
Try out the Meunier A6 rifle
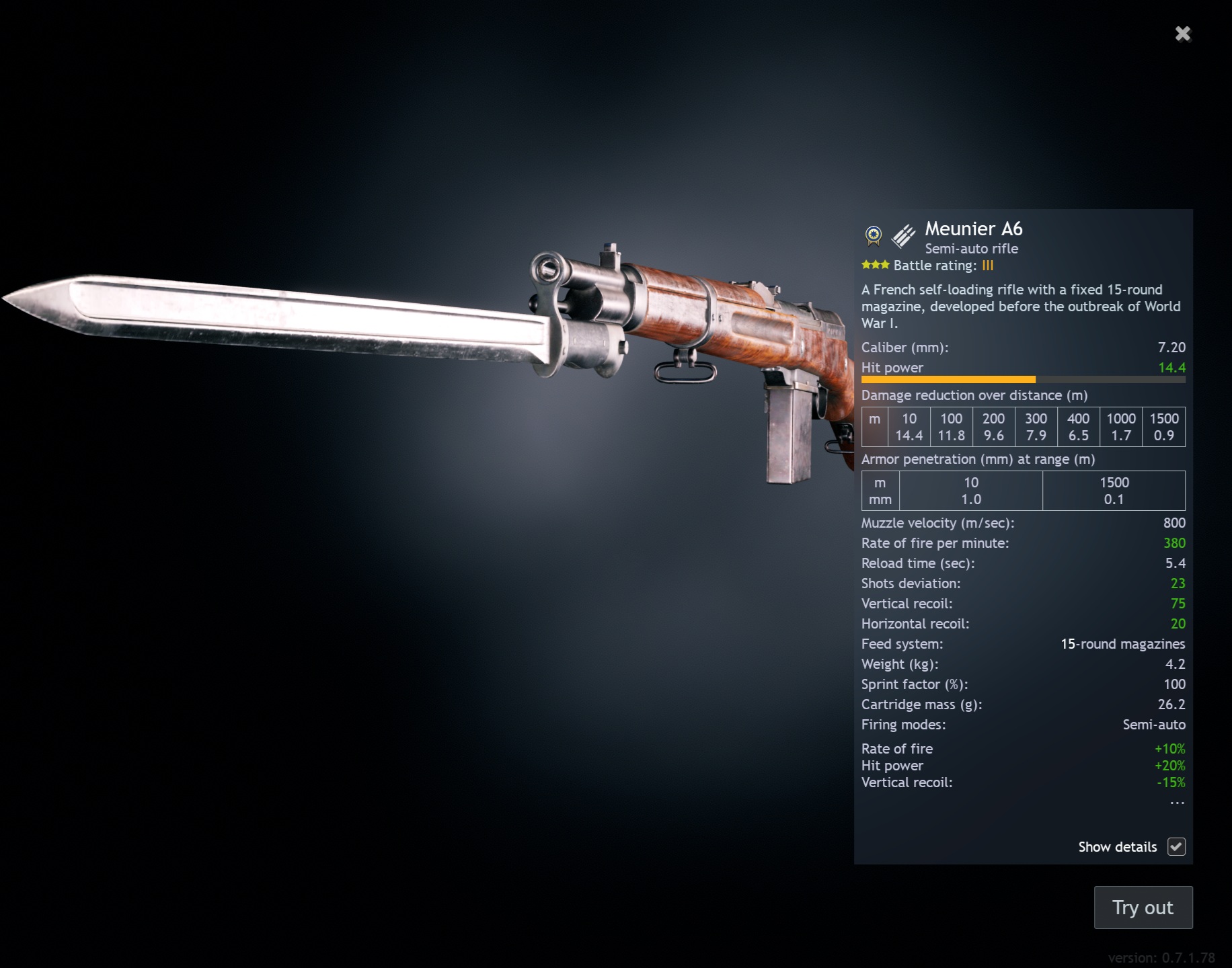pos(1143,908)
